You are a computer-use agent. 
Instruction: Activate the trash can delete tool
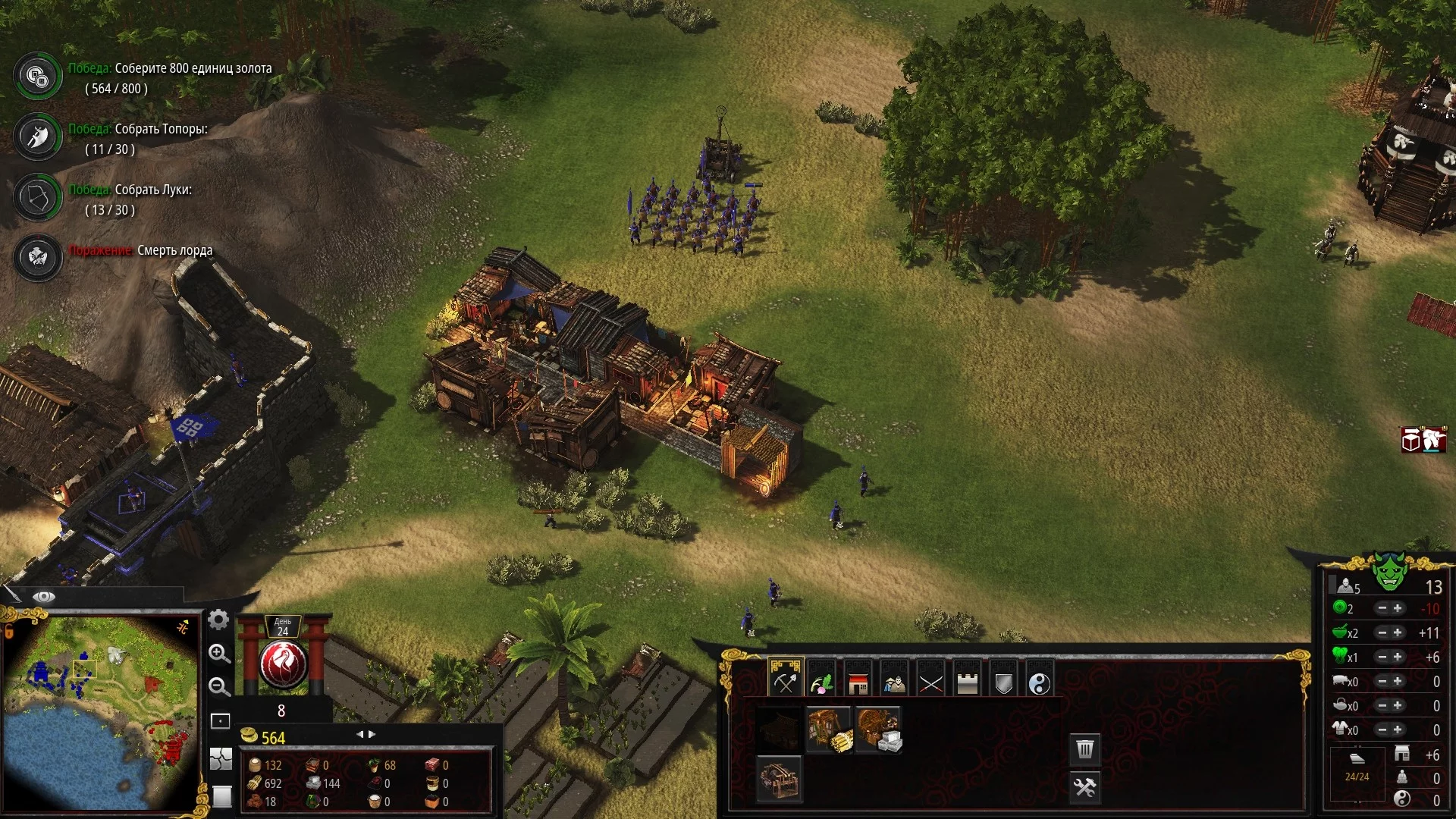[x=1085, y=749]
